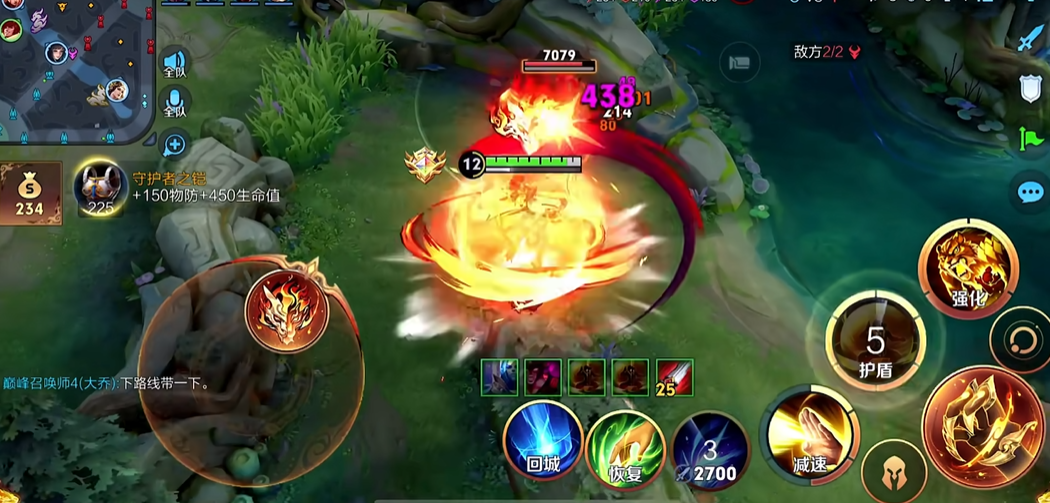
Task: Click the camera view toggle icon
Action: coord(739,63)
